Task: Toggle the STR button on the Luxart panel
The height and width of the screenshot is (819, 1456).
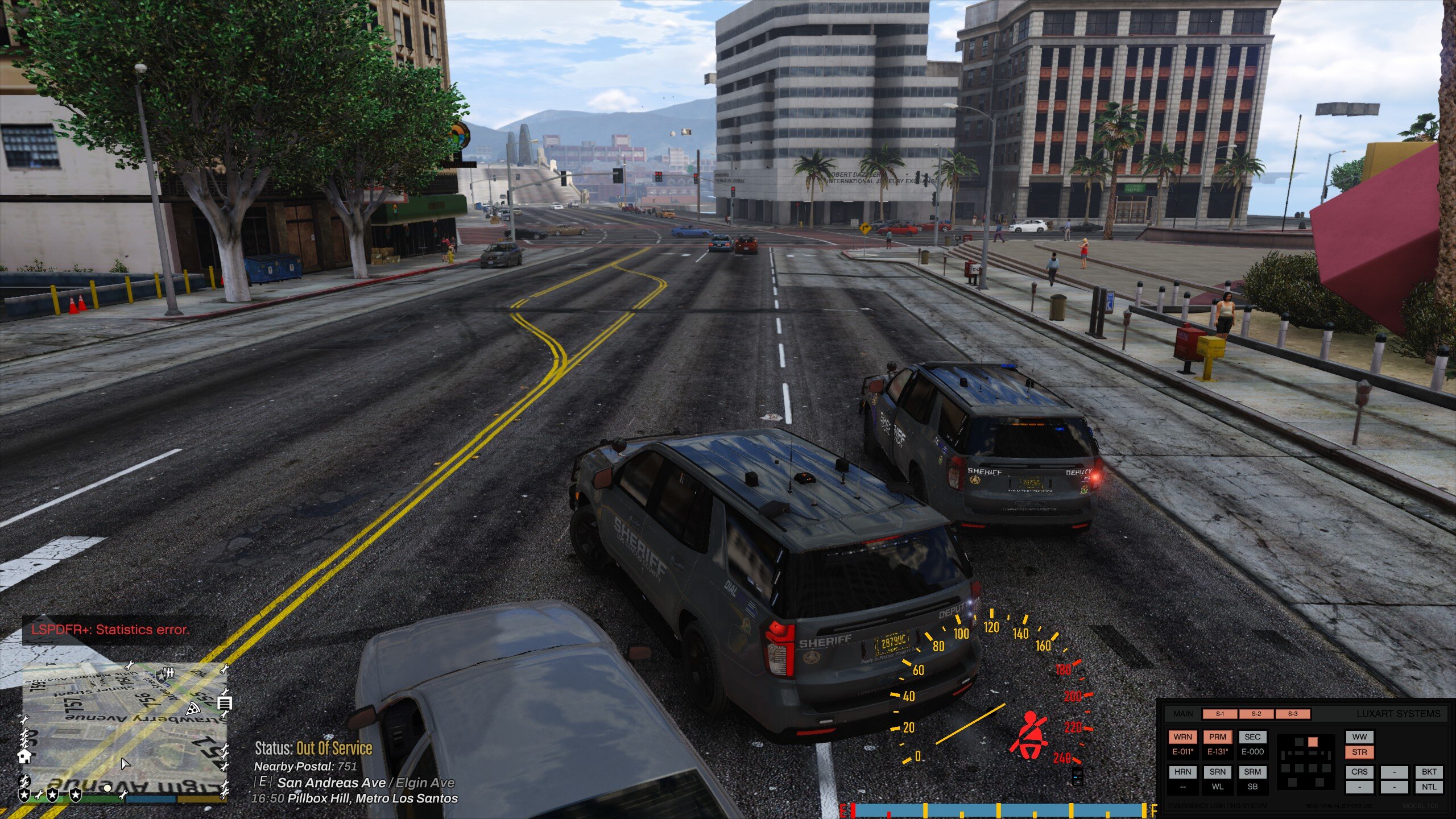Action: [1359, 752]
